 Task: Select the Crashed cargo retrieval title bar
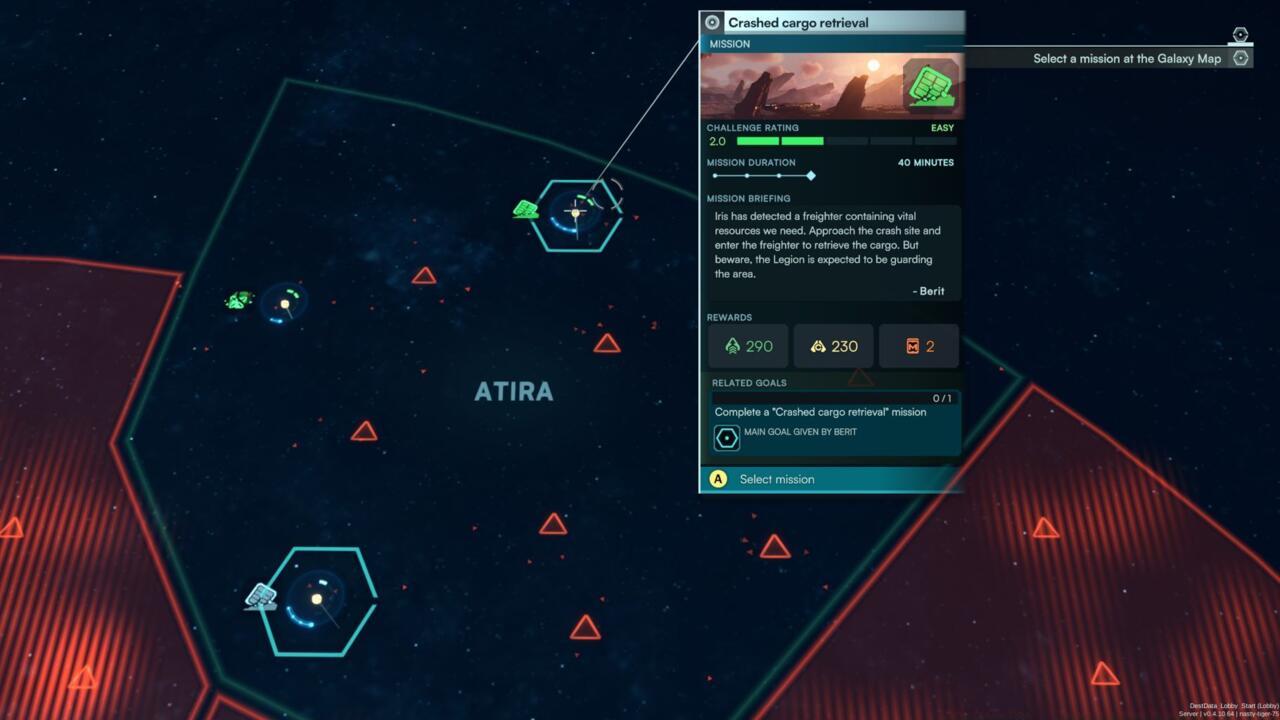pos(800,22)
